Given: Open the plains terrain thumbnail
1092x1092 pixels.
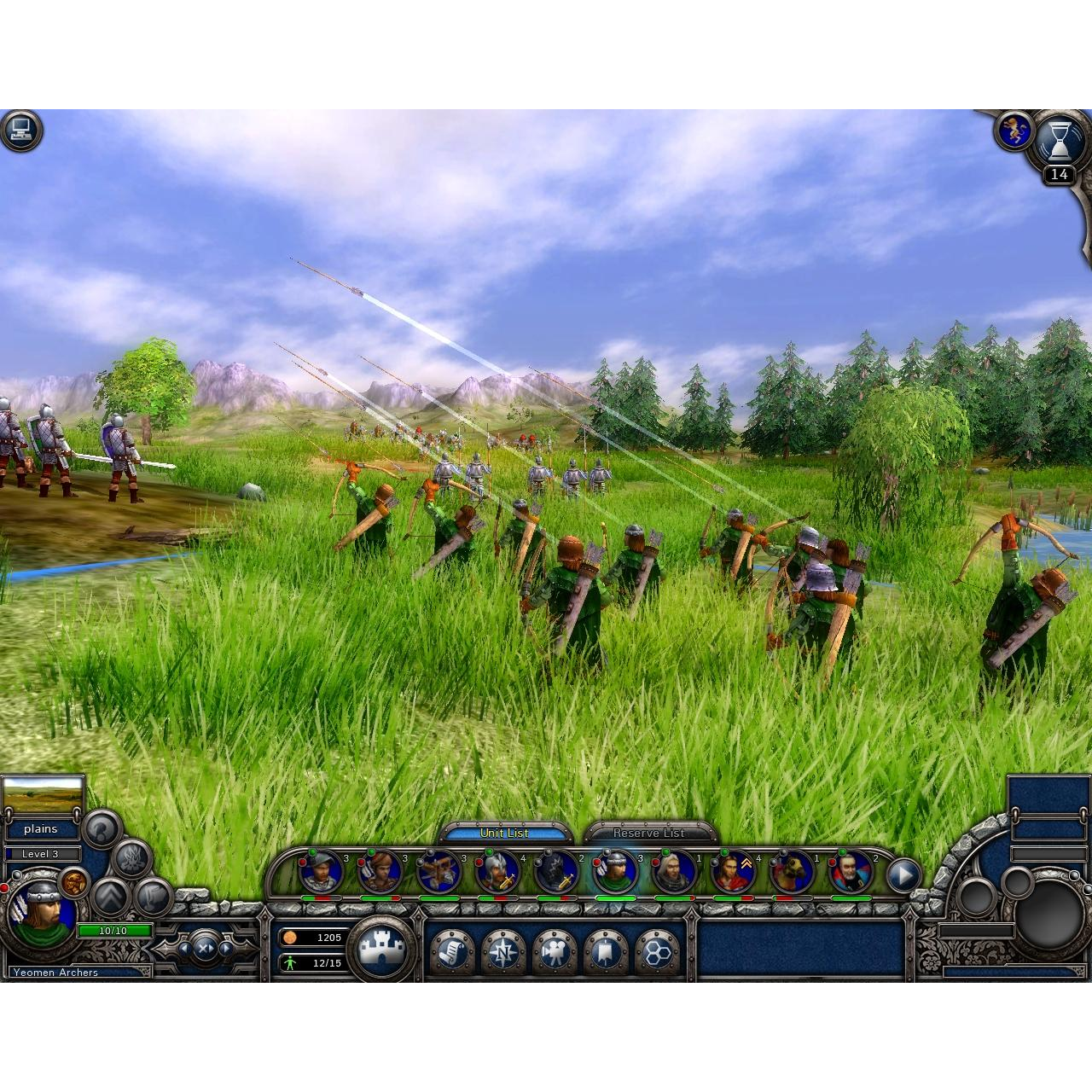Looking at the screenshot, I should [43, 797].
